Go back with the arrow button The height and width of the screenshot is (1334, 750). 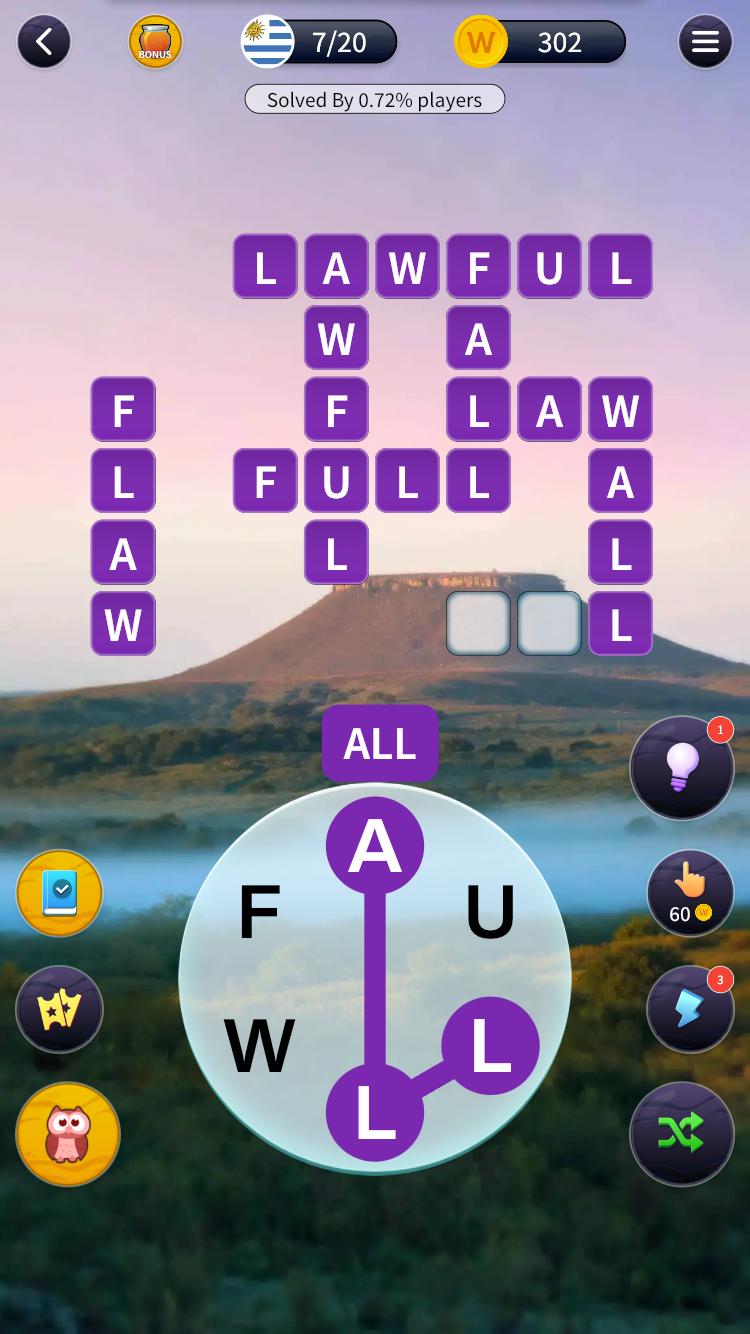click(43, 42)
